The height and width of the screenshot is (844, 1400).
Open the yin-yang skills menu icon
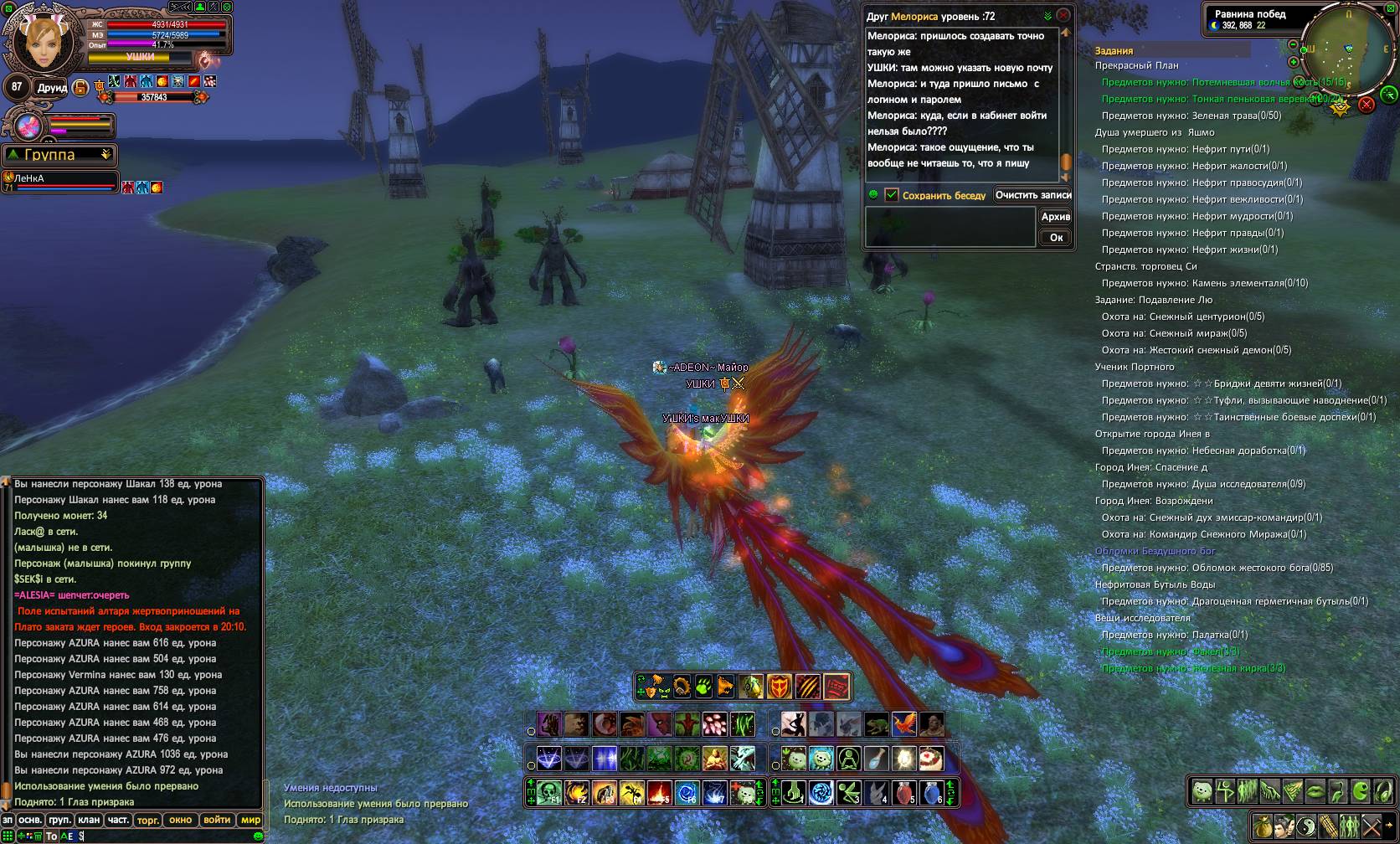(1306, 826)
